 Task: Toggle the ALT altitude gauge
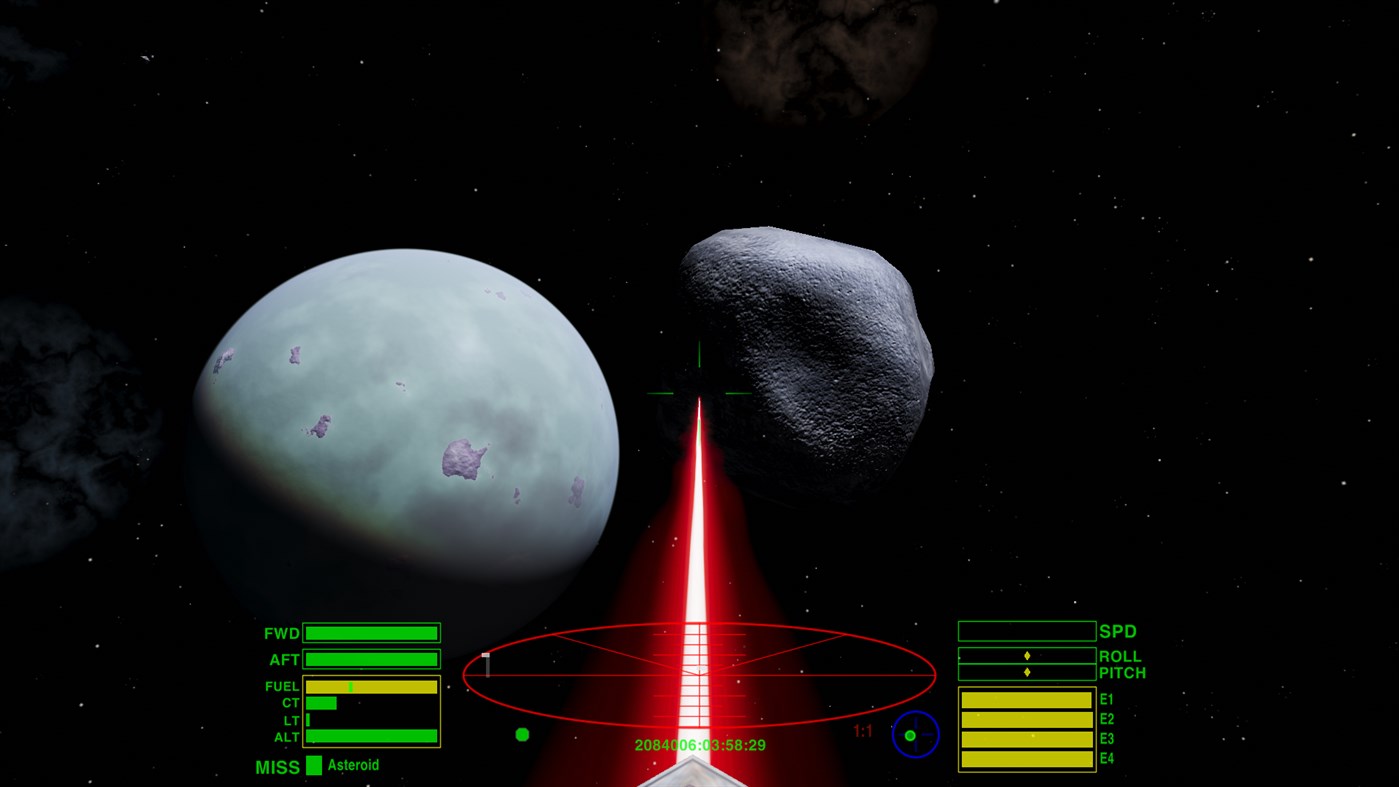pos(371,737)
